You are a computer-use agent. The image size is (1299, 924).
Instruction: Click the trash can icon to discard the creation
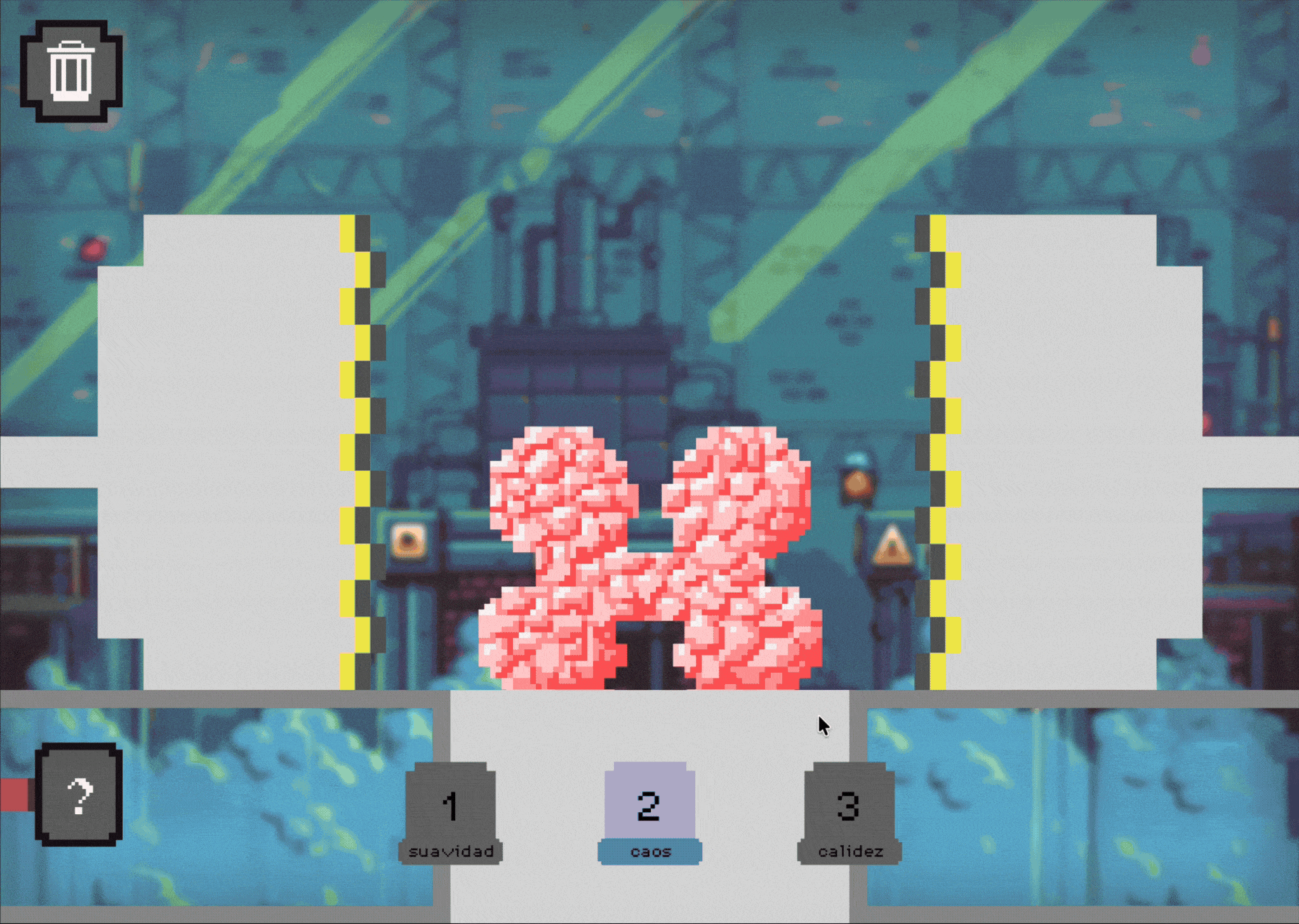(70, 70)
